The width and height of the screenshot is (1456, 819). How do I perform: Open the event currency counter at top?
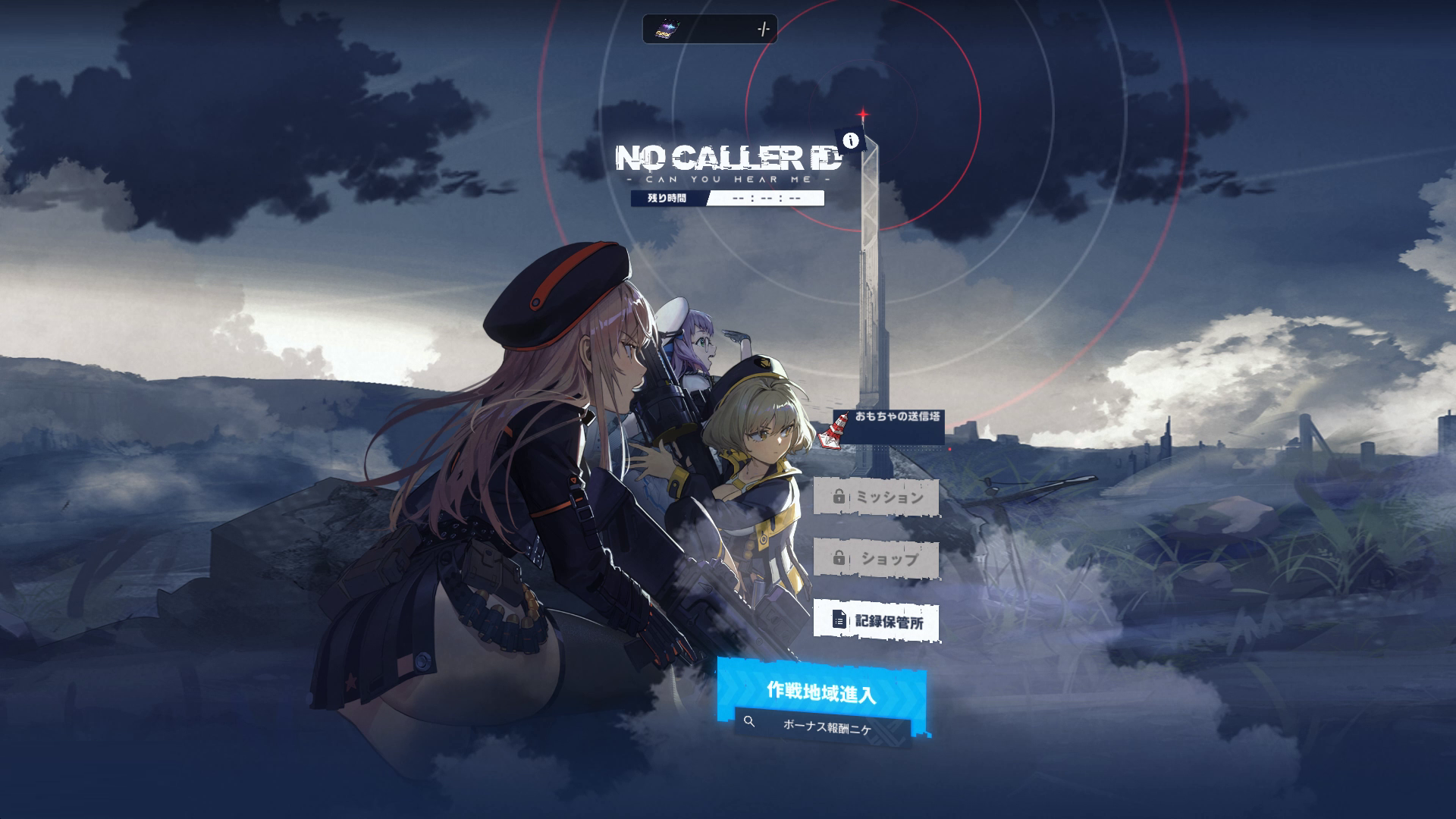click(710, 30)
